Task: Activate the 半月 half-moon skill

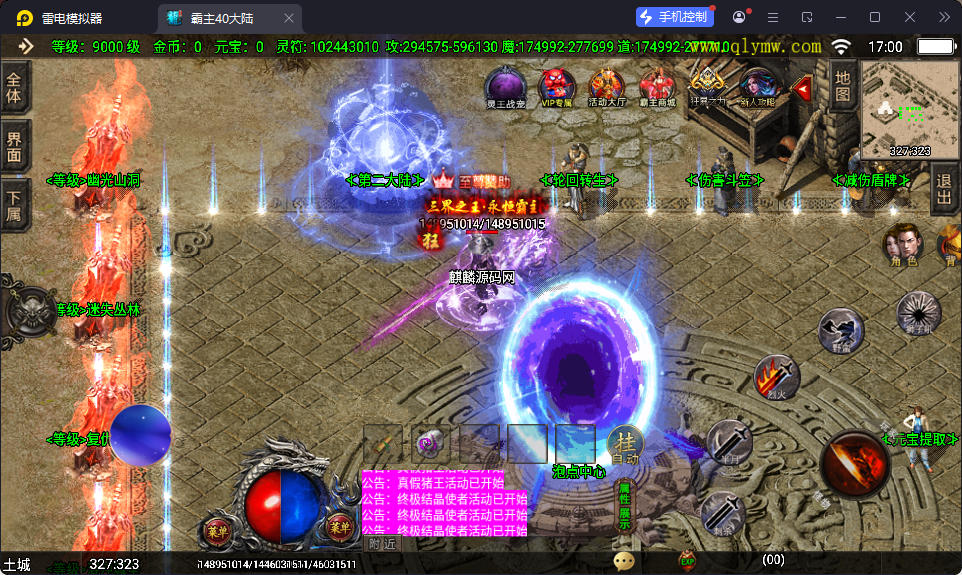Action: (x=729, y=441)
